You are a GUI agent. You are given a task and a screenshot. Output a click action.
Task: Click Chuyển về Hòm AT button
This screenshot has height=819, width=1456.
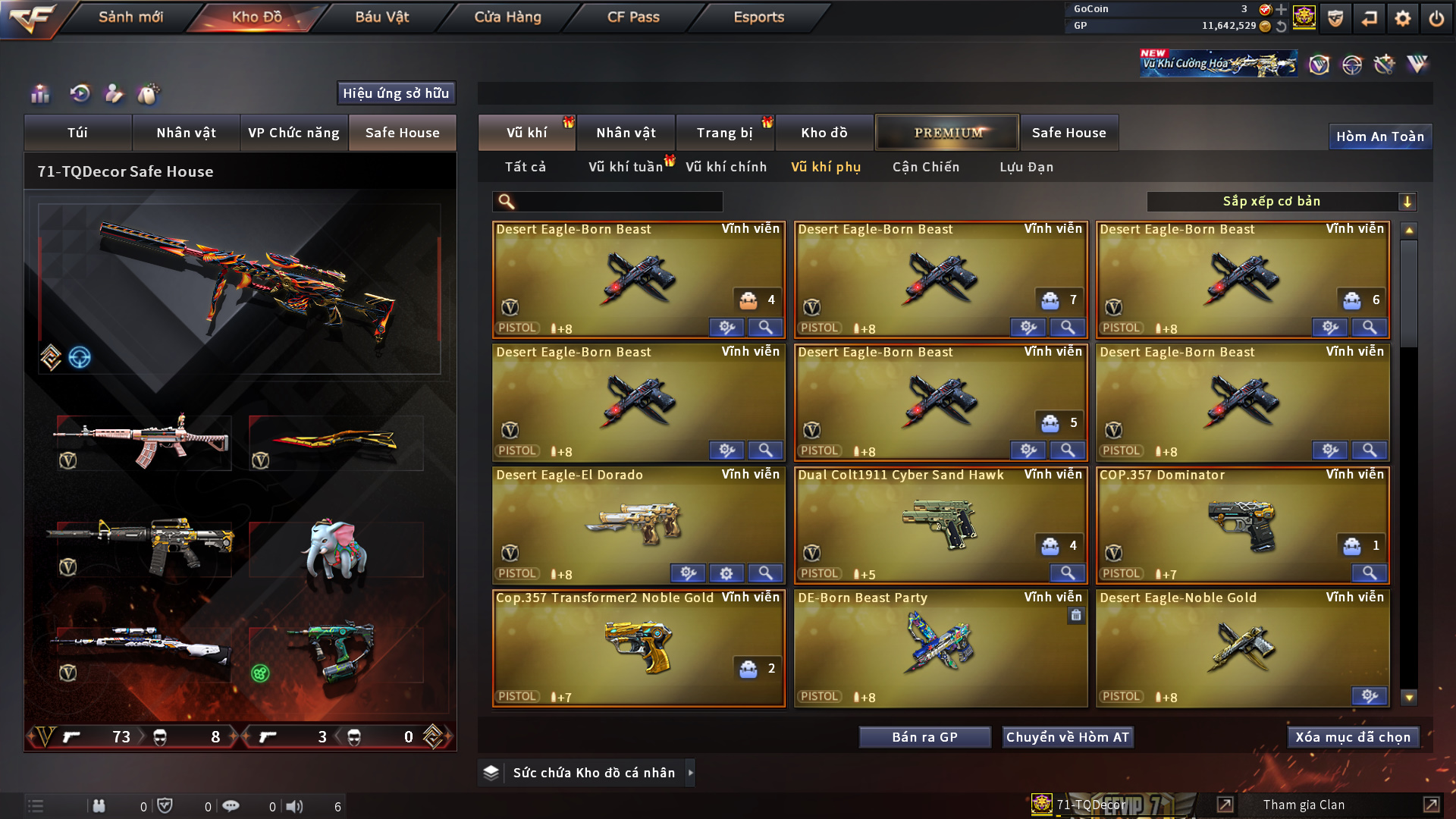(x=1067, y=737)
